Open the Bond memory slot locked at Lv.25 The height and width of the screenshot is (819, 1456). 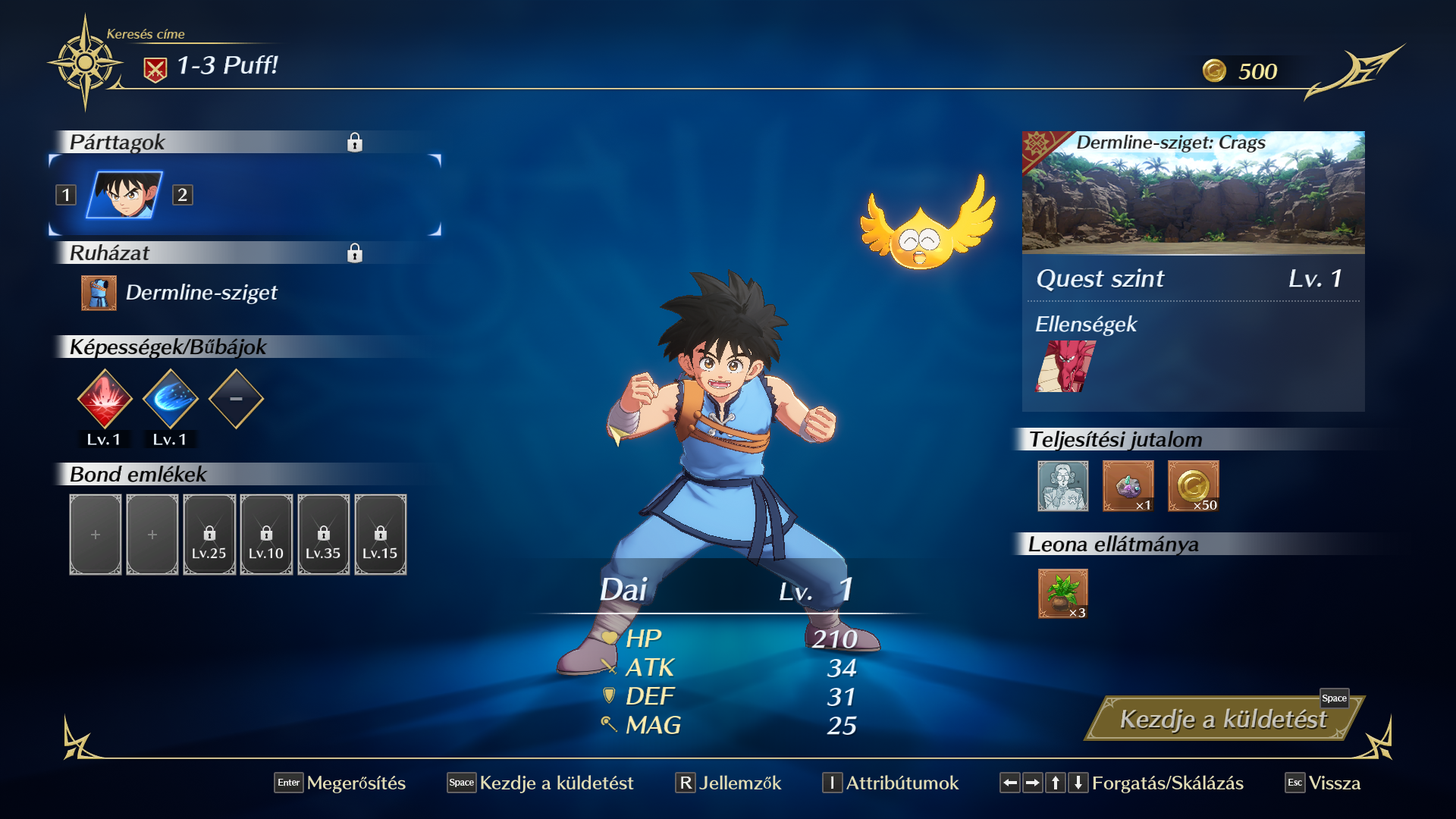[209, 535]
